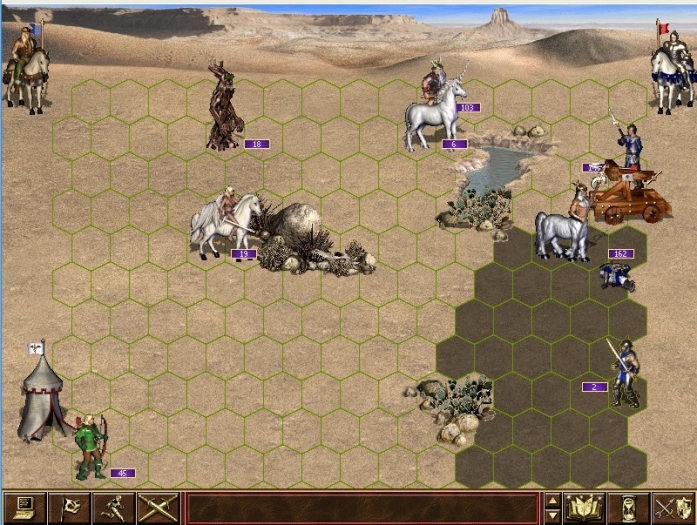Select the dendroid stack of 18
The height and width of the screenshot is (525, 697).
click(224, 108)
